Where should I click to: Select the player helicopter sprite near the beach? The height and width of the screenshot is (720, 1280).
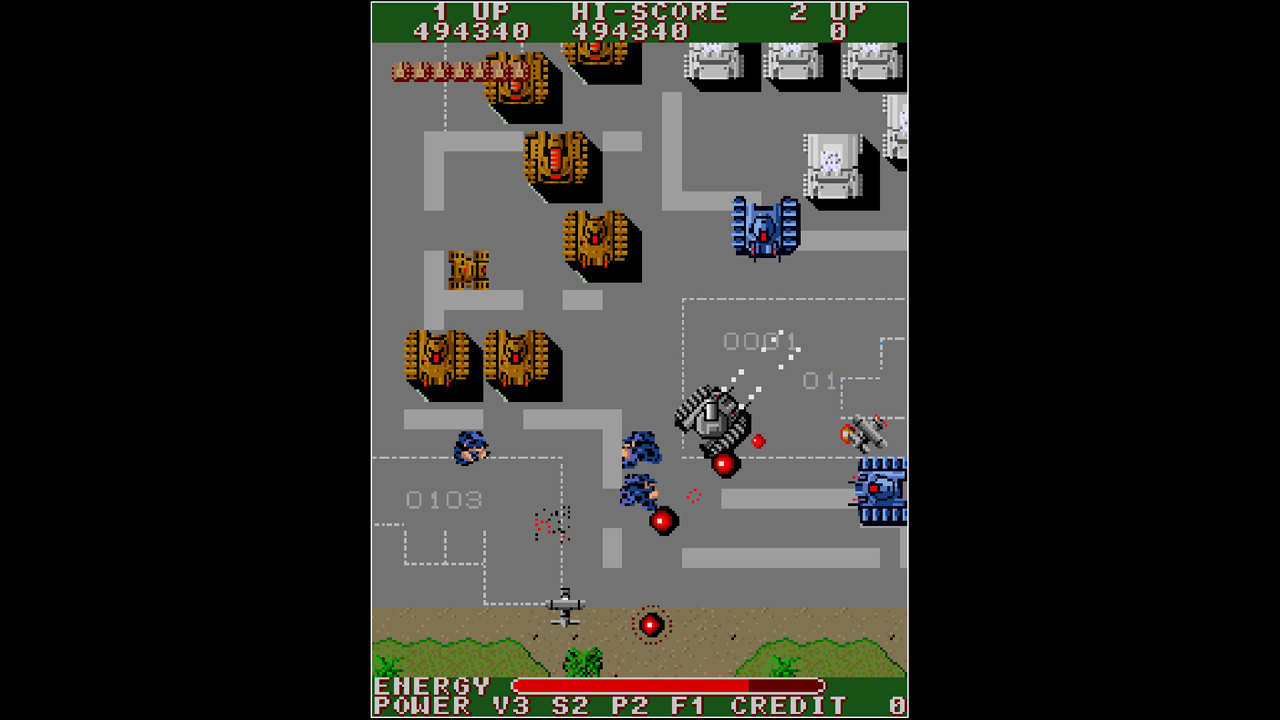565,605
